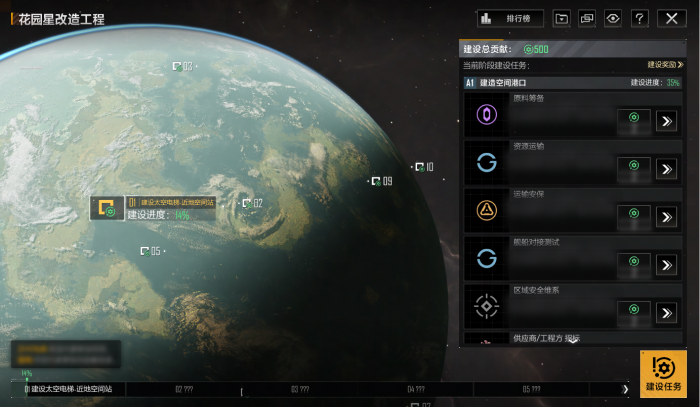The image size is (700, 407).
Task: Open the 建设任务 construction tasks button
Action: point(664,373)
